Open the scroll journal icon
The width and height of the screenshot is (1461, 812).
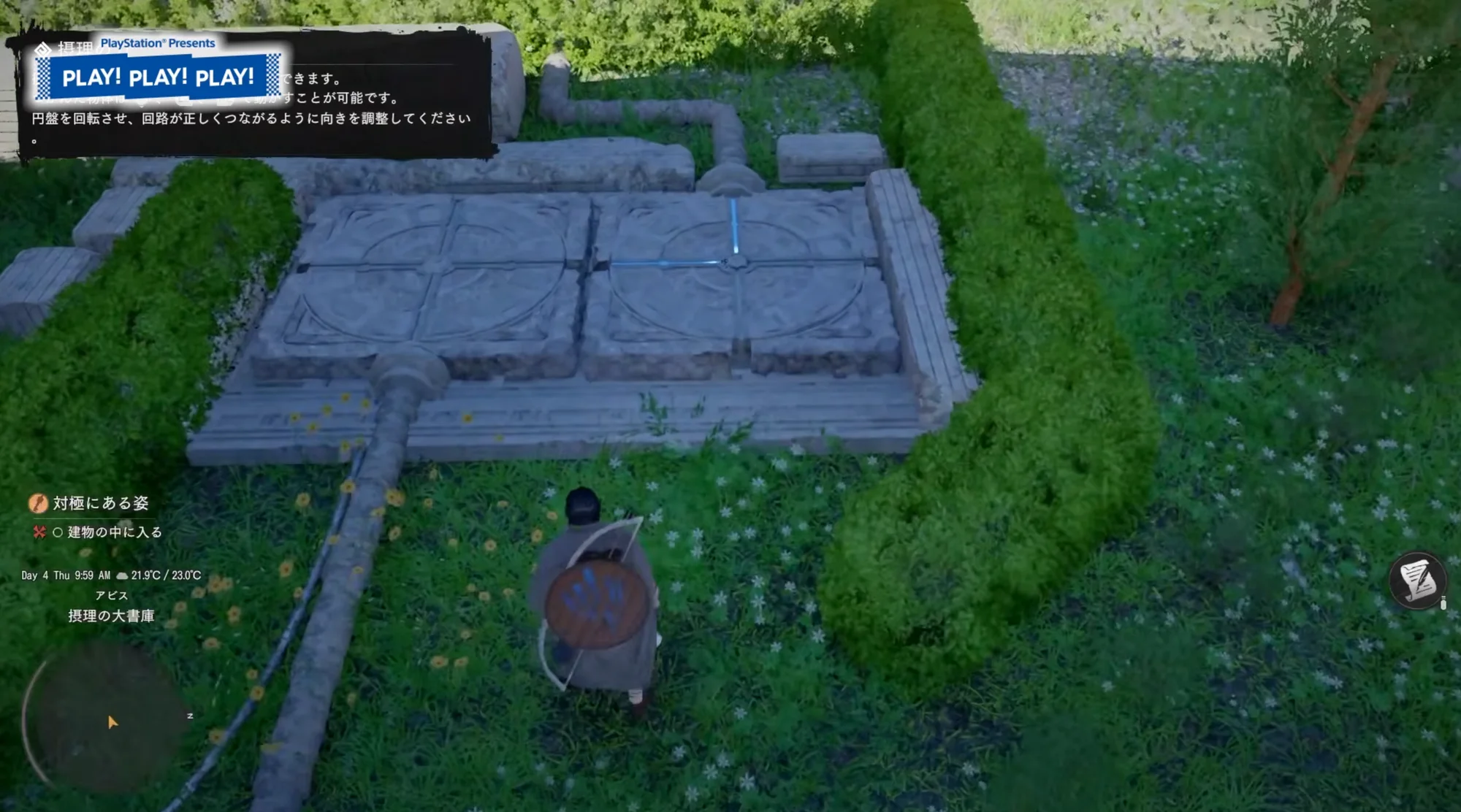(x=1418, y=581)
